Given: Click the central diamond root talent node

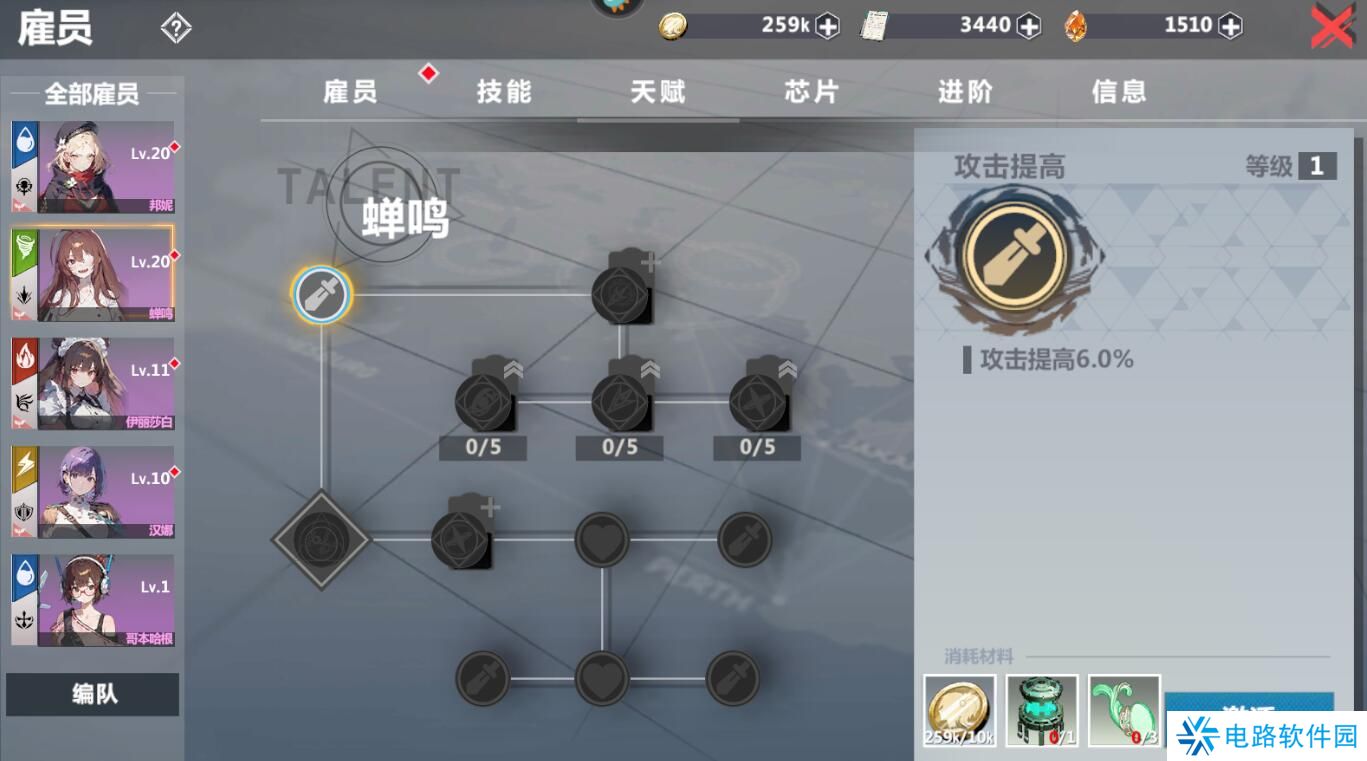Looking at the screenshot, I should (x=321, y=538).
